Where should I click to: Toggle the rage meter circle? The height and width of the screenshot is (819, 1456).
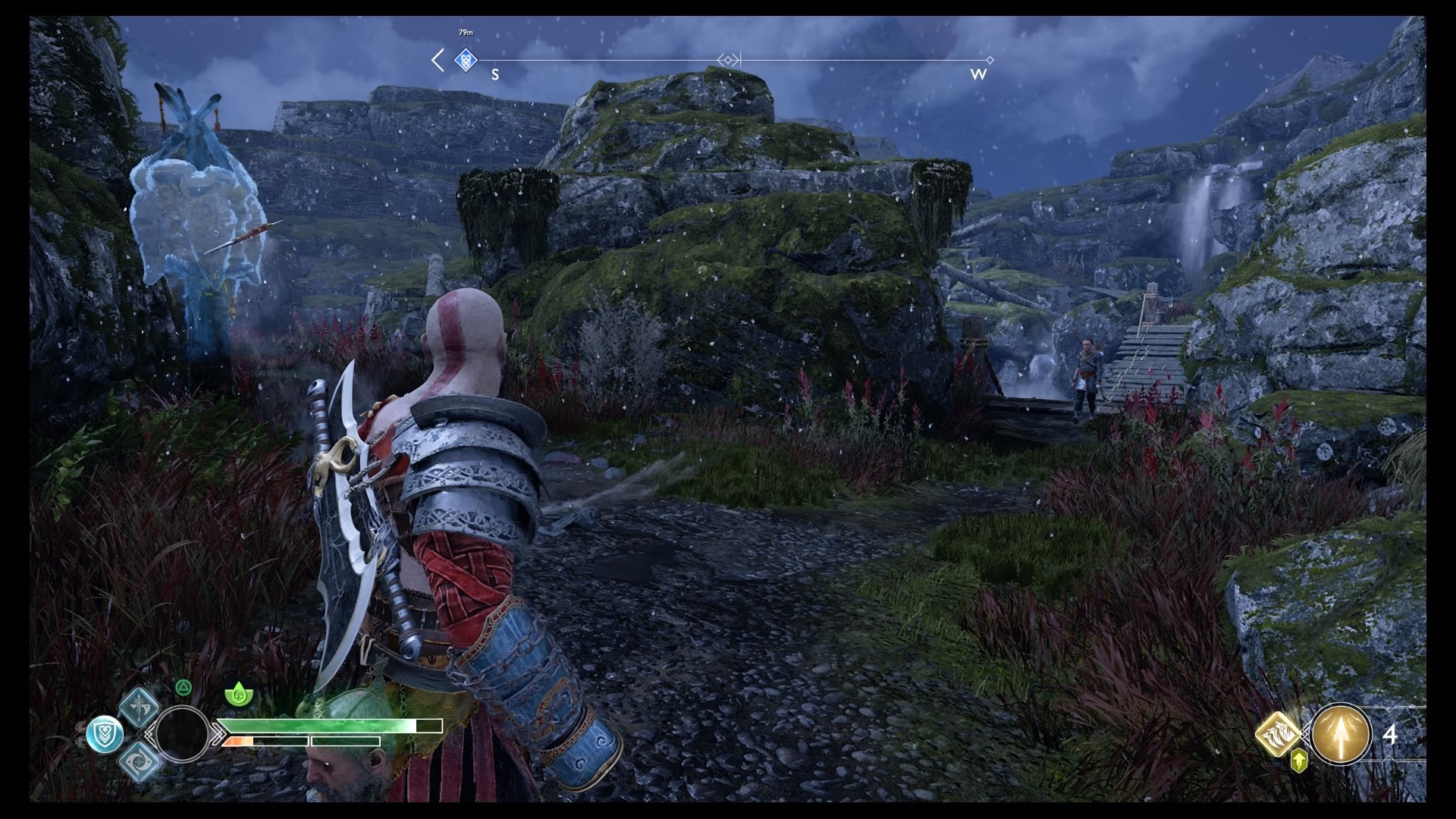[184, 733]
